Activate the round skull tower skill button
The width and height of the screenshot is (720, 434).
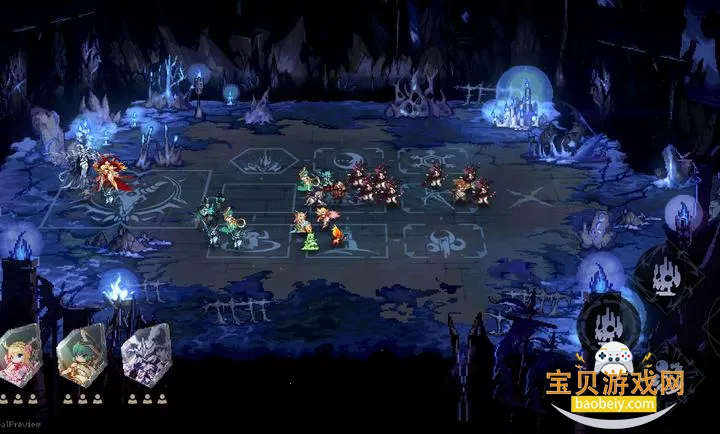click(607, 320)
